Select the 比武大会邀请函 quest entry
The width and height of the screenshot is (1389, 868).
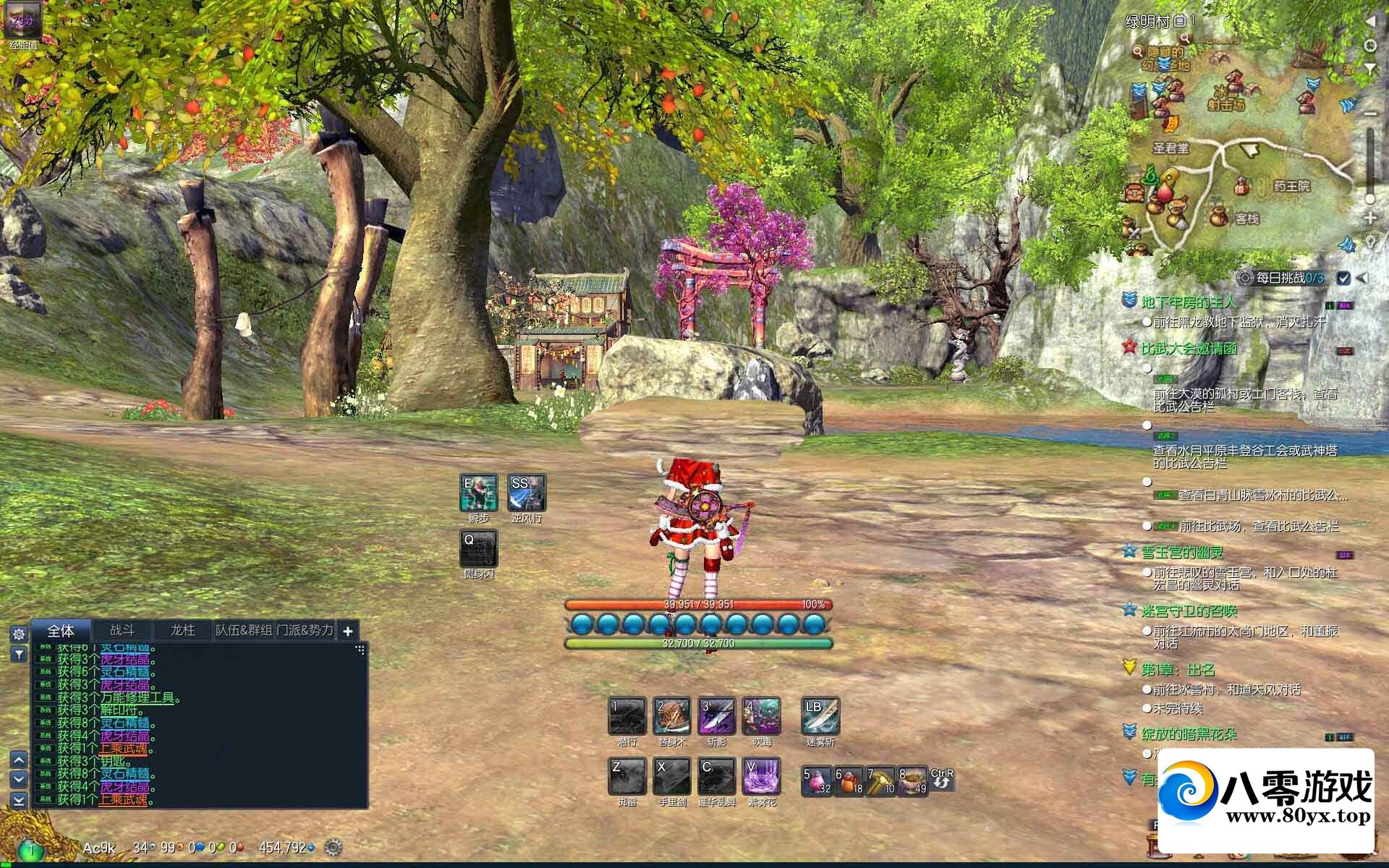(1189, 349)
